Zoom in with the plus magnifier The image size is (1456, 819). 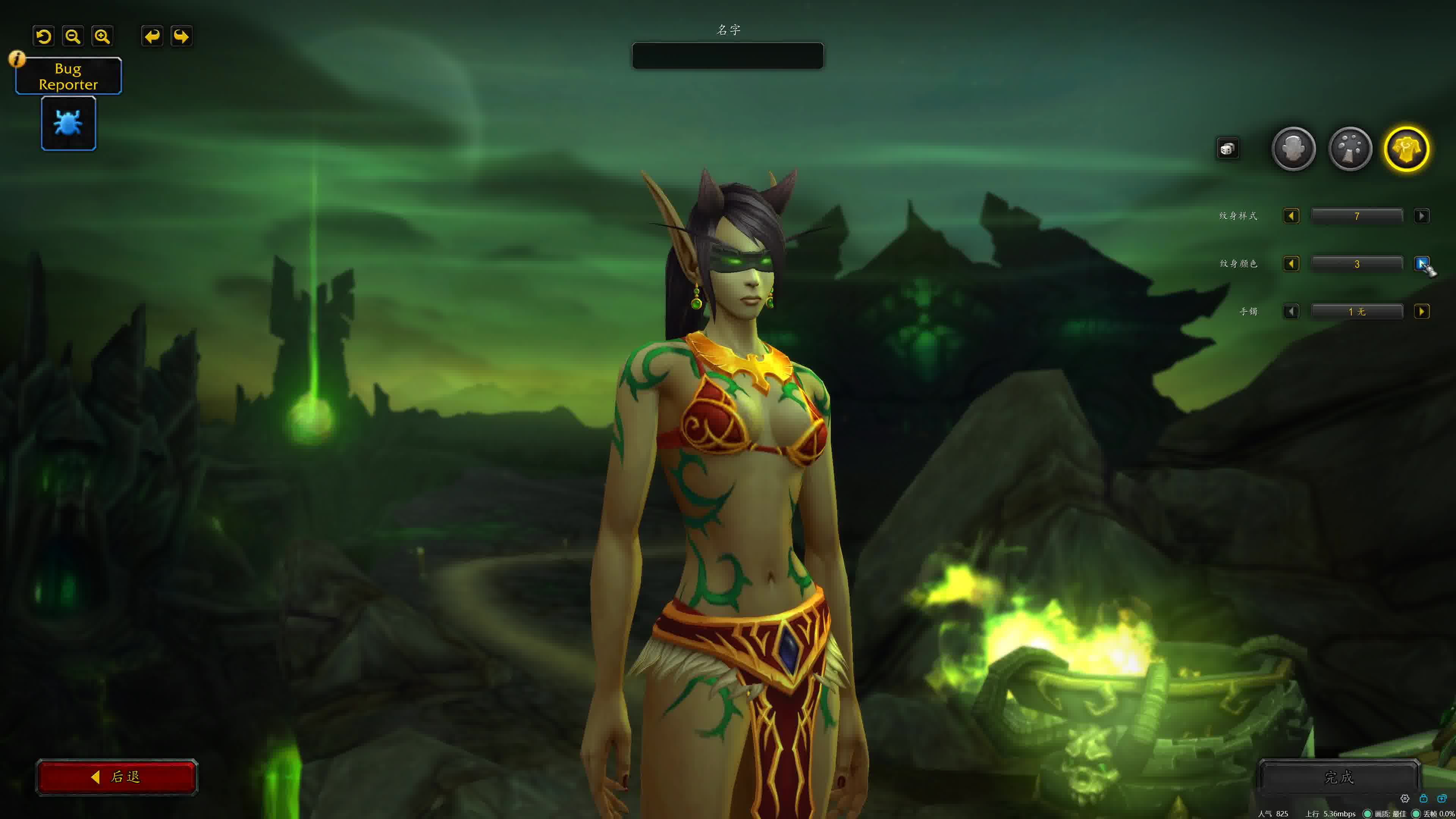click(x=102, y=37)
